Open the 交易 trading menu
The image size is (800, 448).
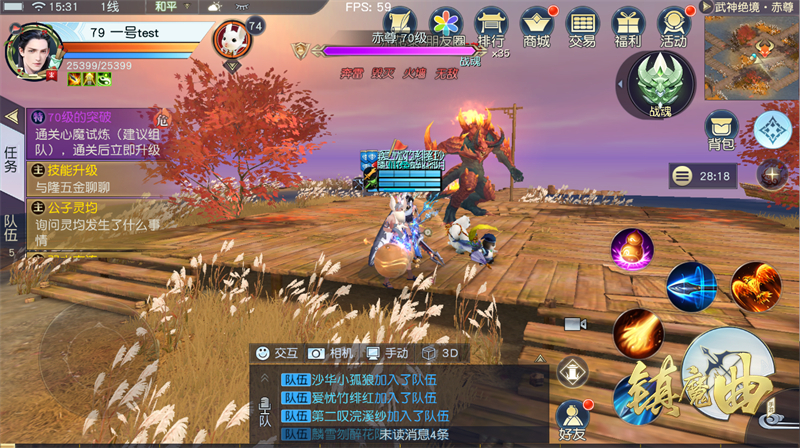pos(582,26)
